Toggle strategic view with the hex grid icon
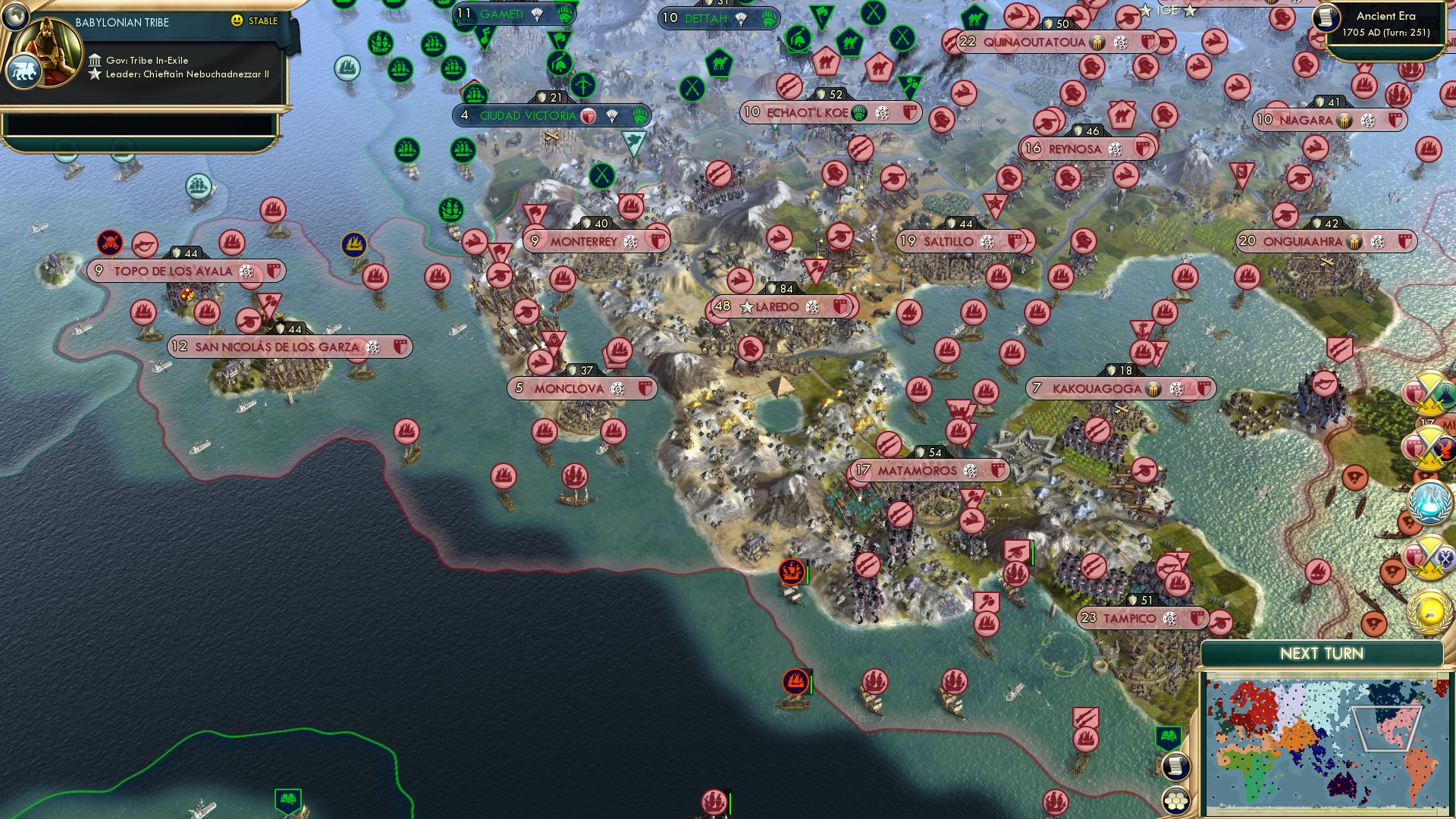1456x819 pixels. pyautogui.click(x=1176, y=801)
